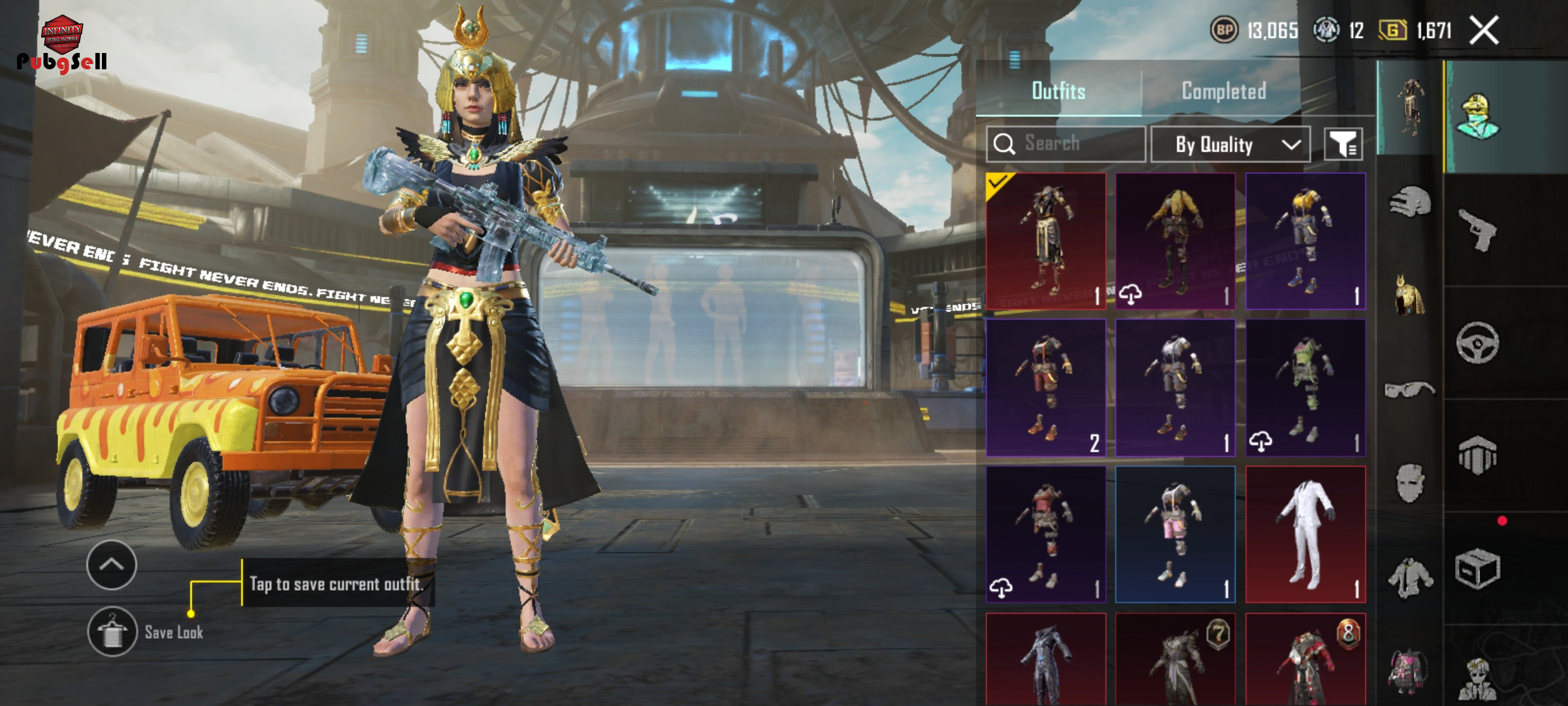Save the current look with Save Look

coord(113,631)
